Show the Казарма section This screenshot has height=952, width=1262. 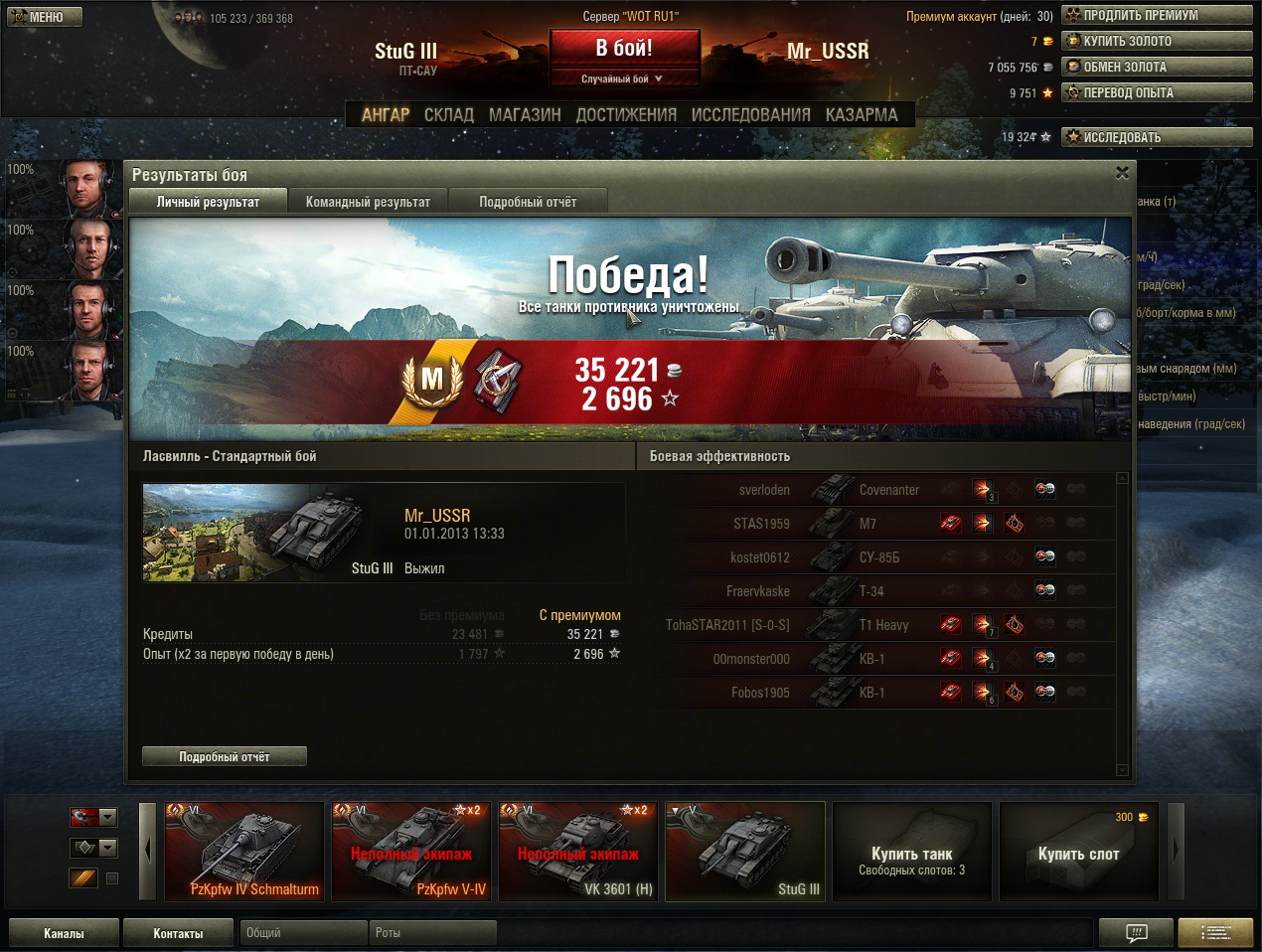[861, 115]
